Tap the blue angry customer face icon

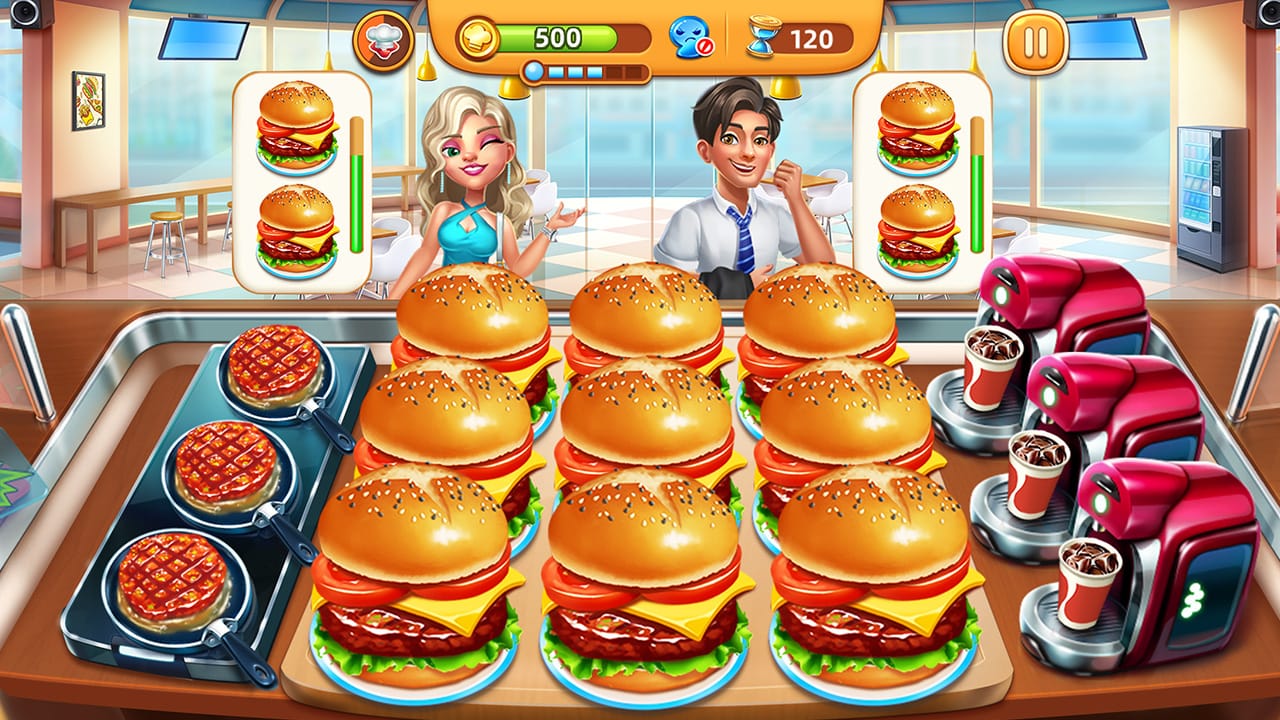[689, 38]
